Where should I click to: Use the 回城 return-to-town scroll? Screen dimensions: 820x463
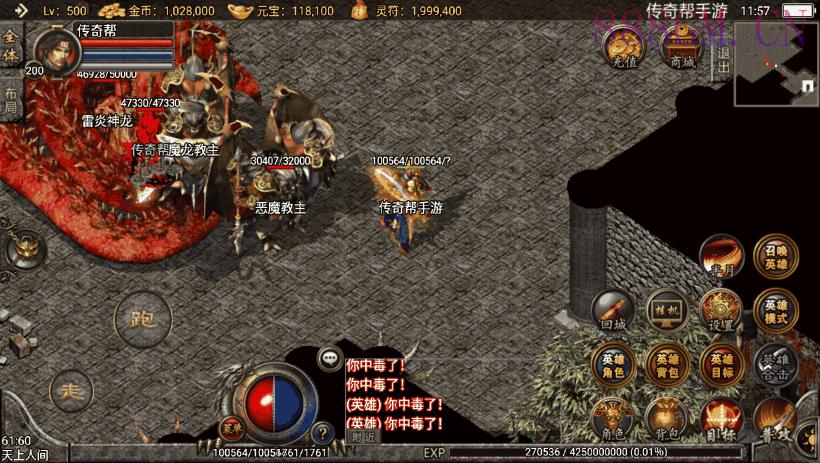613,311
